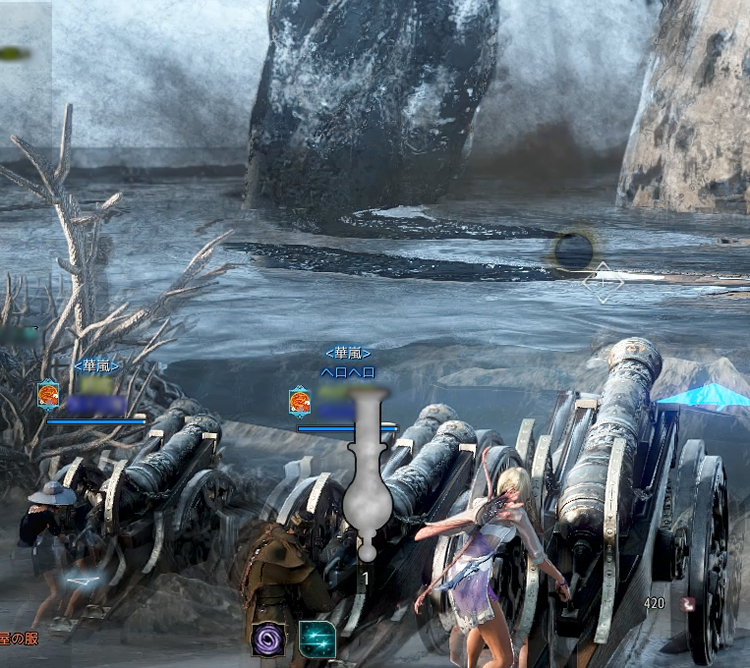
Task: Click the small red swan icon
Action: click(688, 604)
